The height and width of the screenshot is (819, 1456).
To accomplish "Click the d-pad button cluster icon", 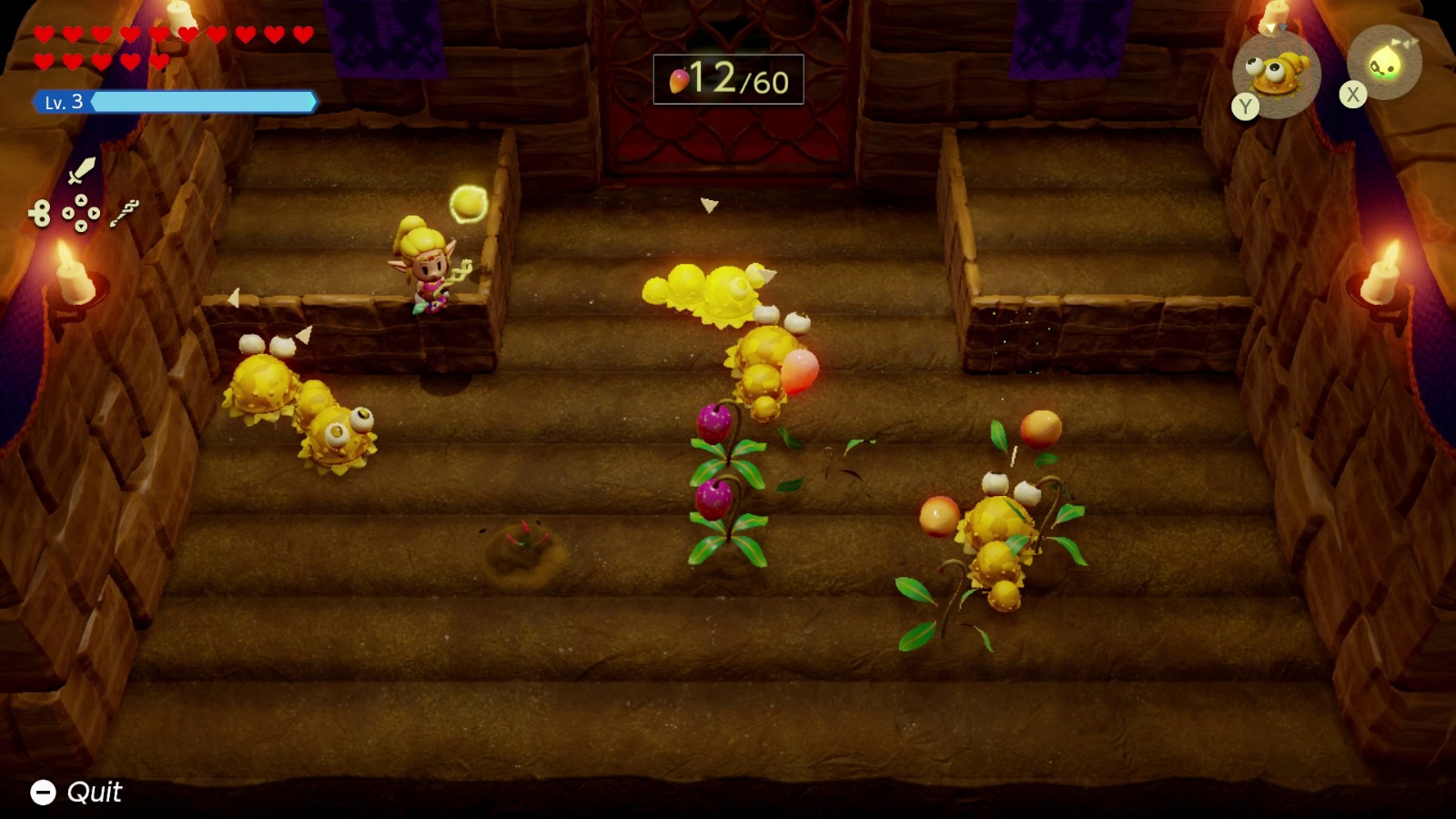I will tap(82, 211).
